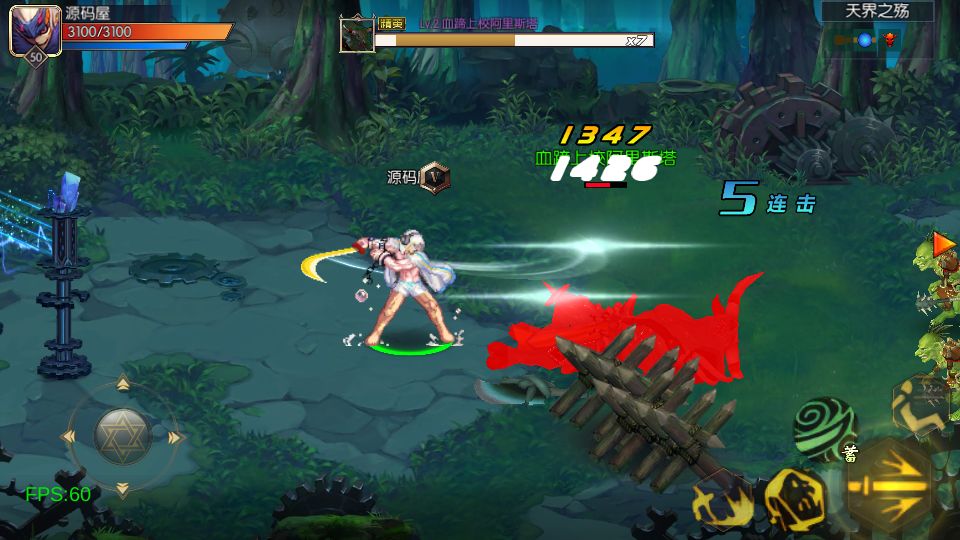
Task: Tap the golden sword basic attack button
Action: tap(888, 488)
